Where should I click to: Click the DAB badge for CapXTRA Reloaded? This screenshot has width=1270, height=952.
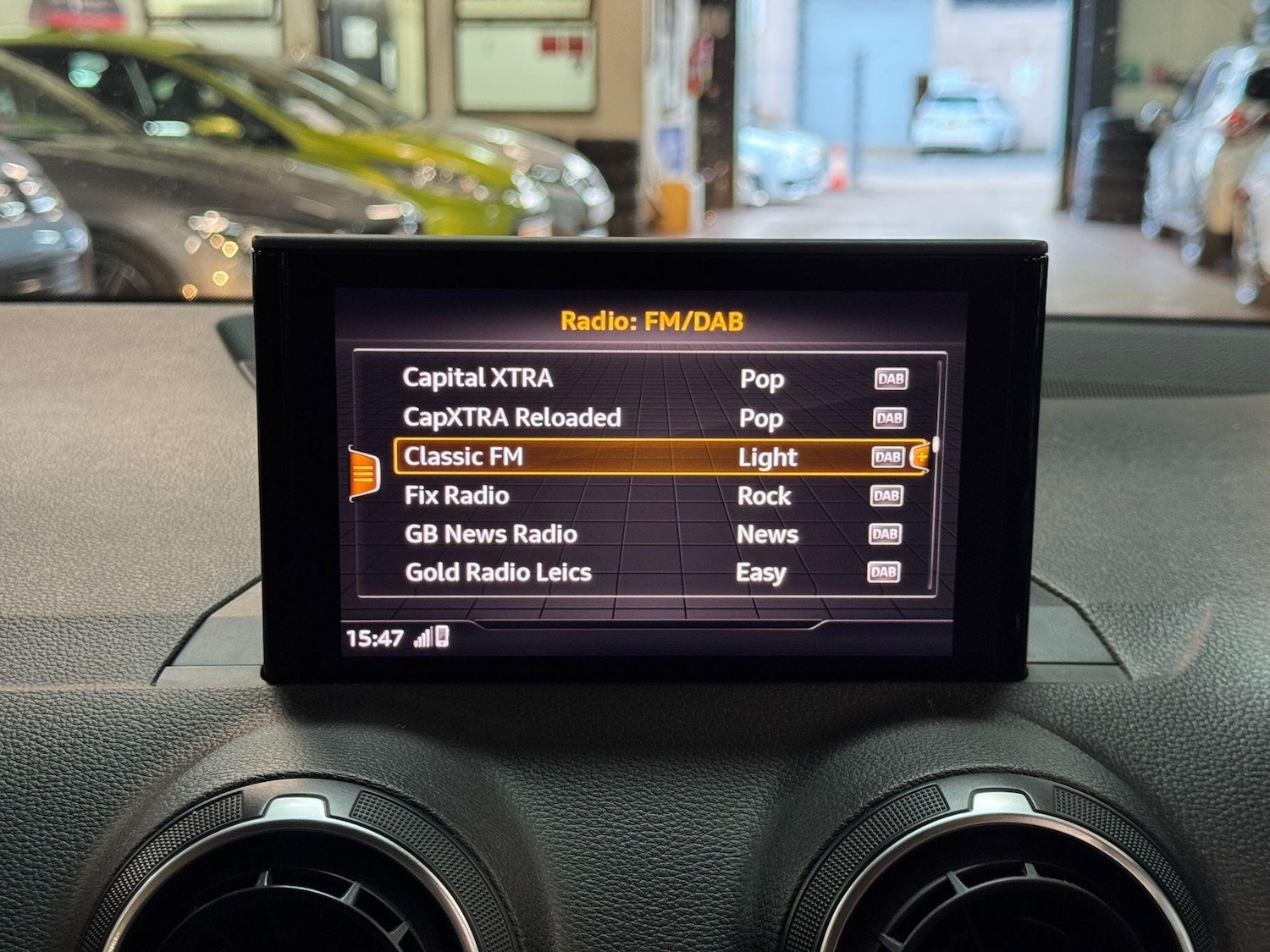coord(889,417)
